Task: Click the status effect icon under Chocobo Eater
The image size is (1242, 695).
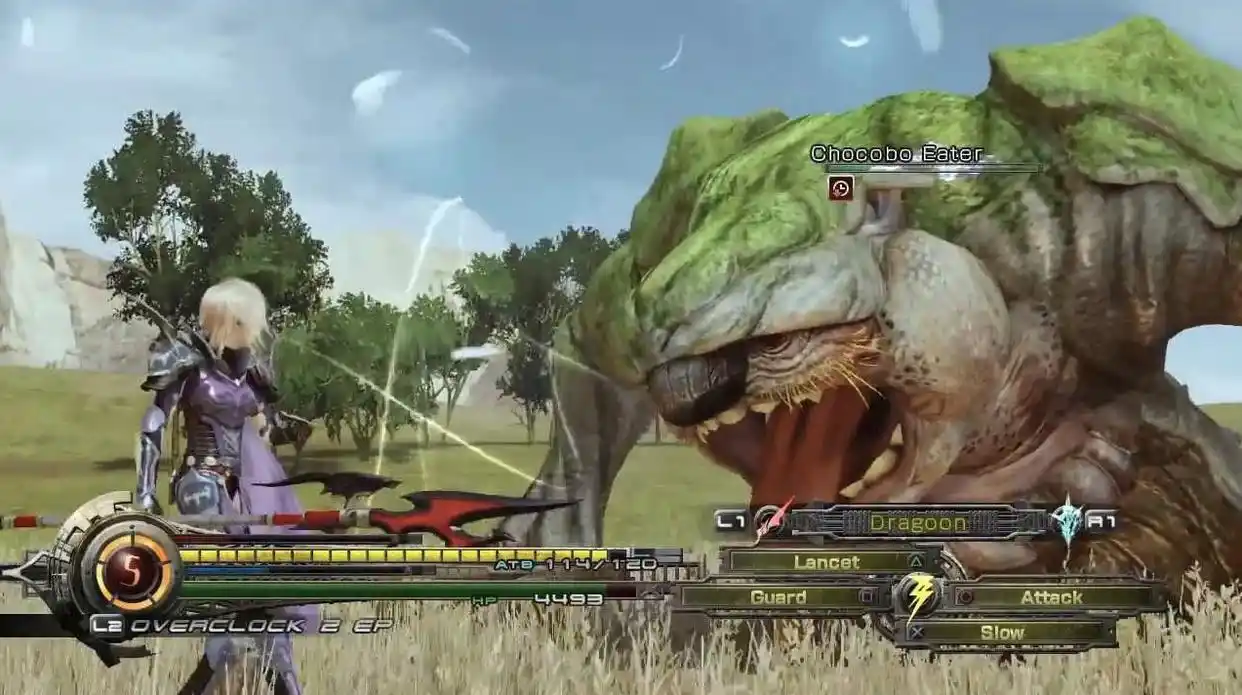Action: (840, 187)
